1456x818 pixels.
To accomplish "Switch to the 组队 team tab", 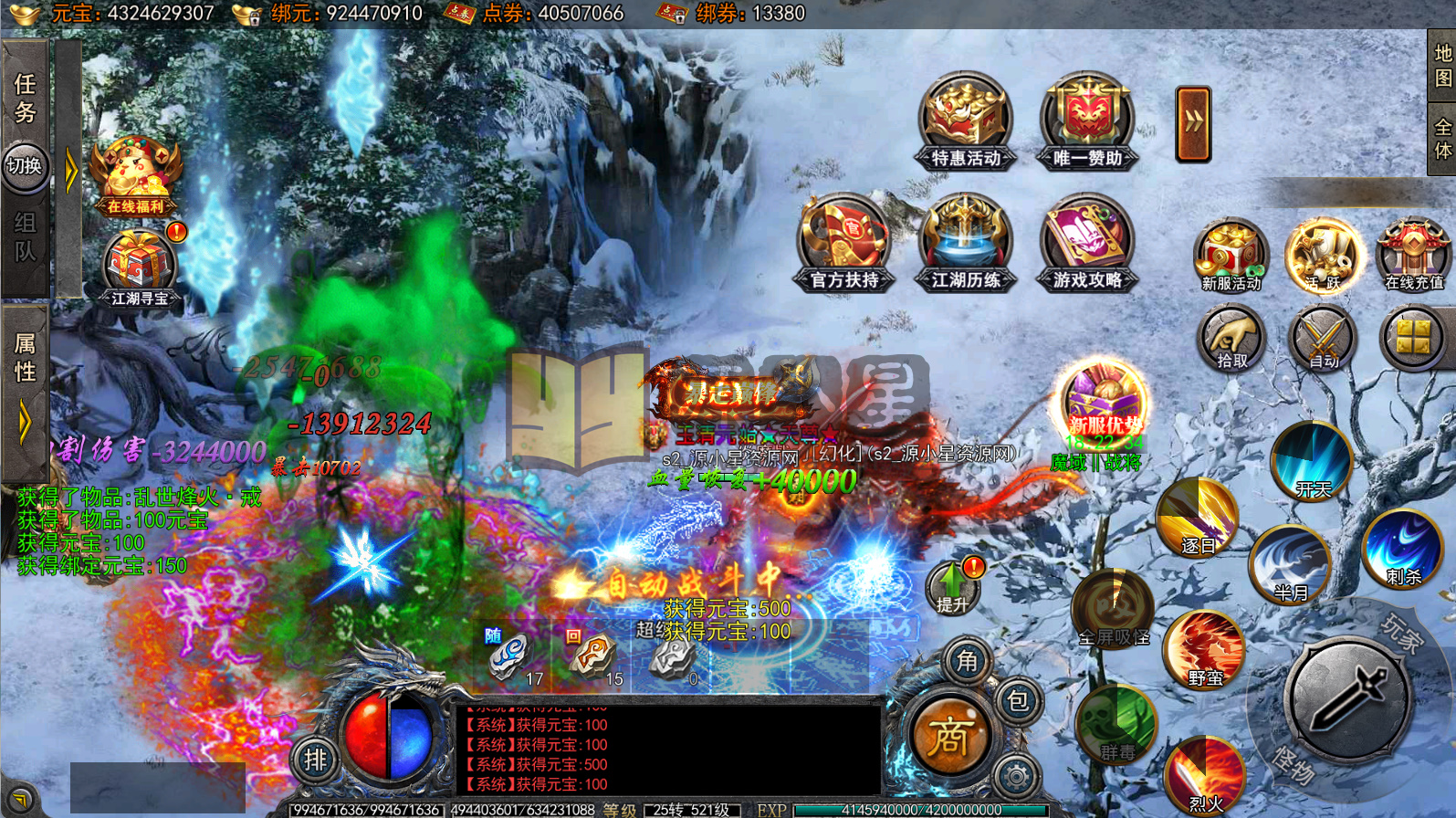I will [x=25, y=236].
